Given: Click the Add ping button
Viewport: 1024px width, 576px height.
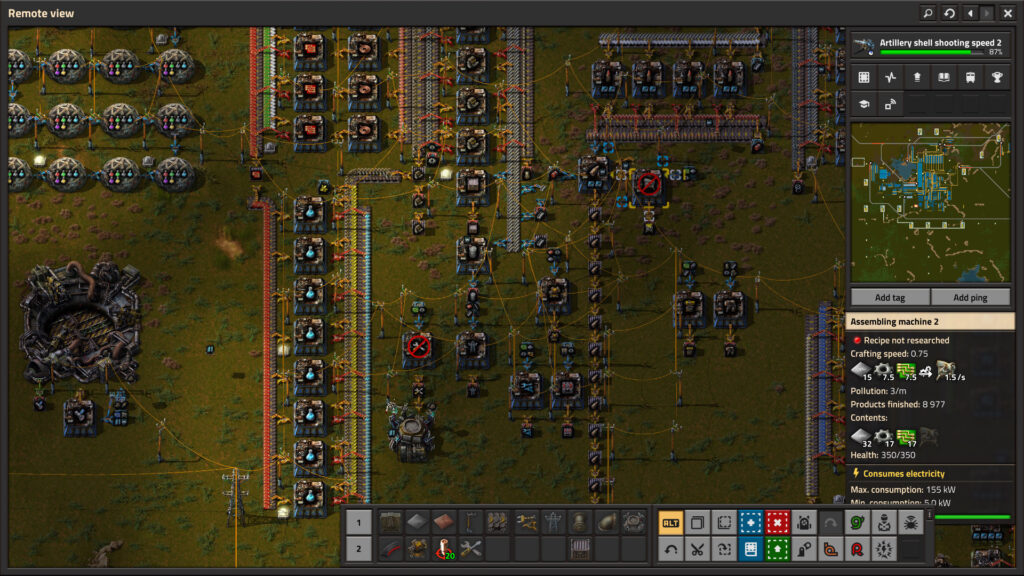Looking at the screenshot, I should pyautogui.click(x=970, y=297).
